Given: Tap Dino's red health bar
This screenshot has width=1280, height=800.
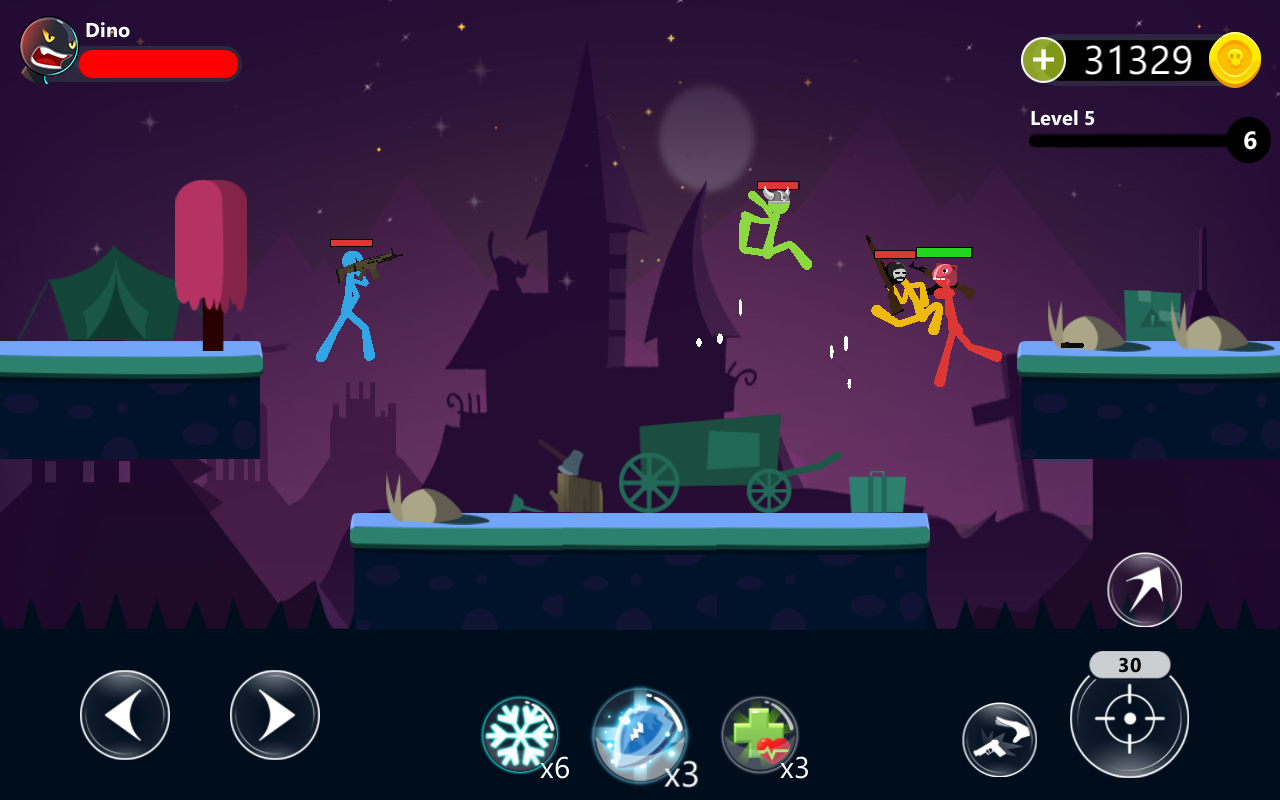Looking at the screenshot, I should tap(160, 63).
